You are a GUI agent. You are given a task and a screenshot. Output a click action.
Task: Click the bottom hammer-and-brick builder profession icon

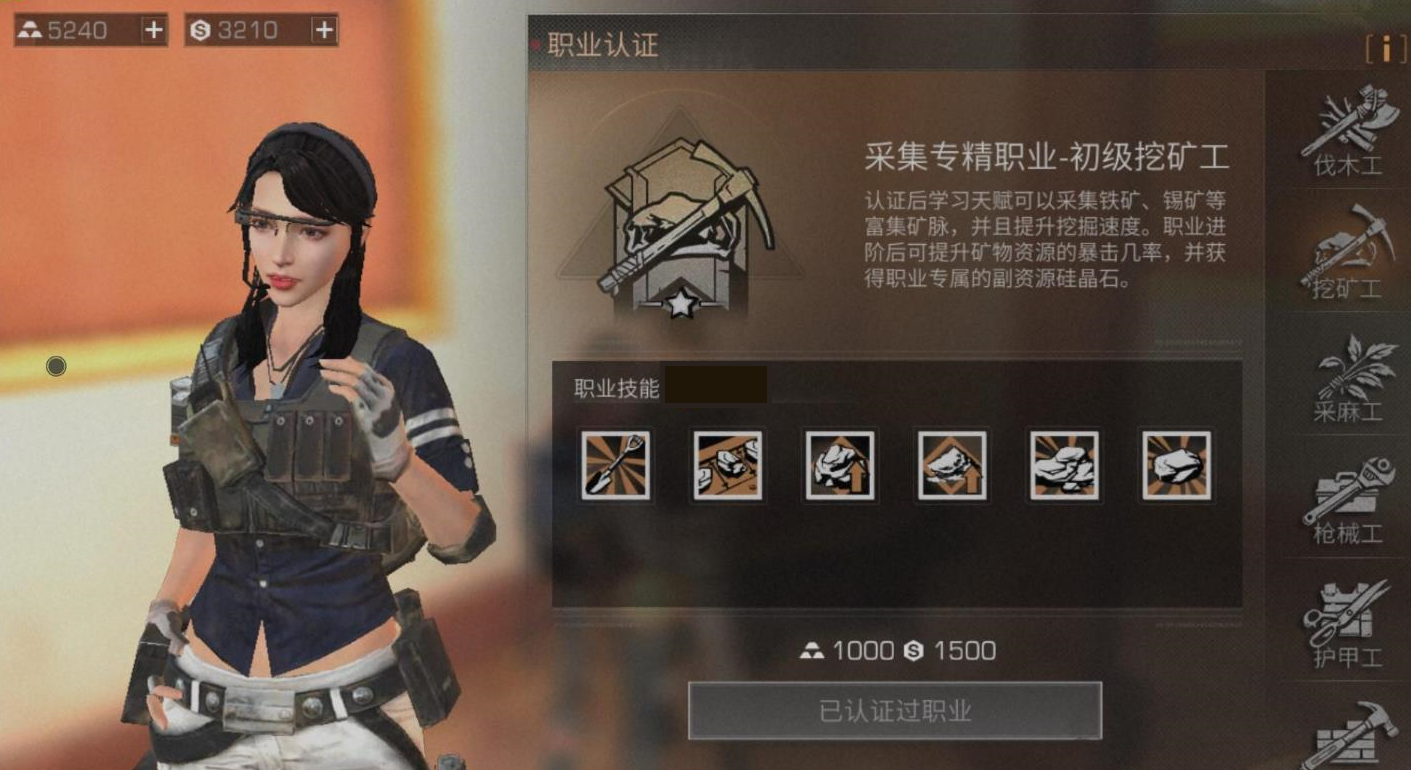tap(1350, 740)
